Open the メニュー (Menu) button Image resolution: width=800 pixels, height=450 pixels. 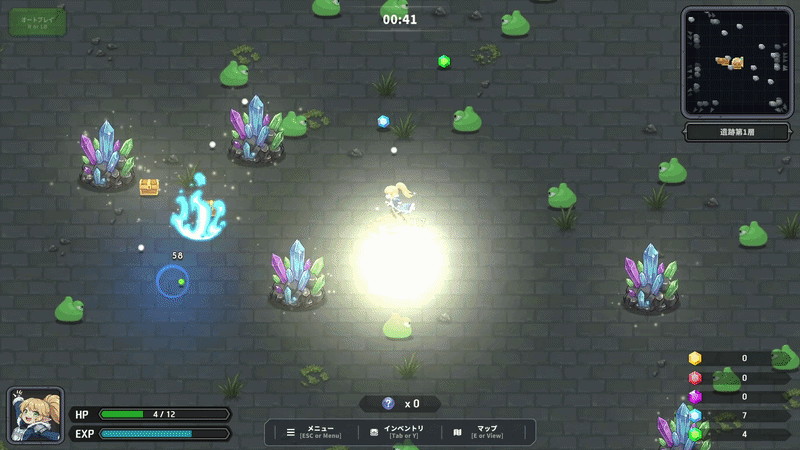pyautogui.click(x=314, y=432)
